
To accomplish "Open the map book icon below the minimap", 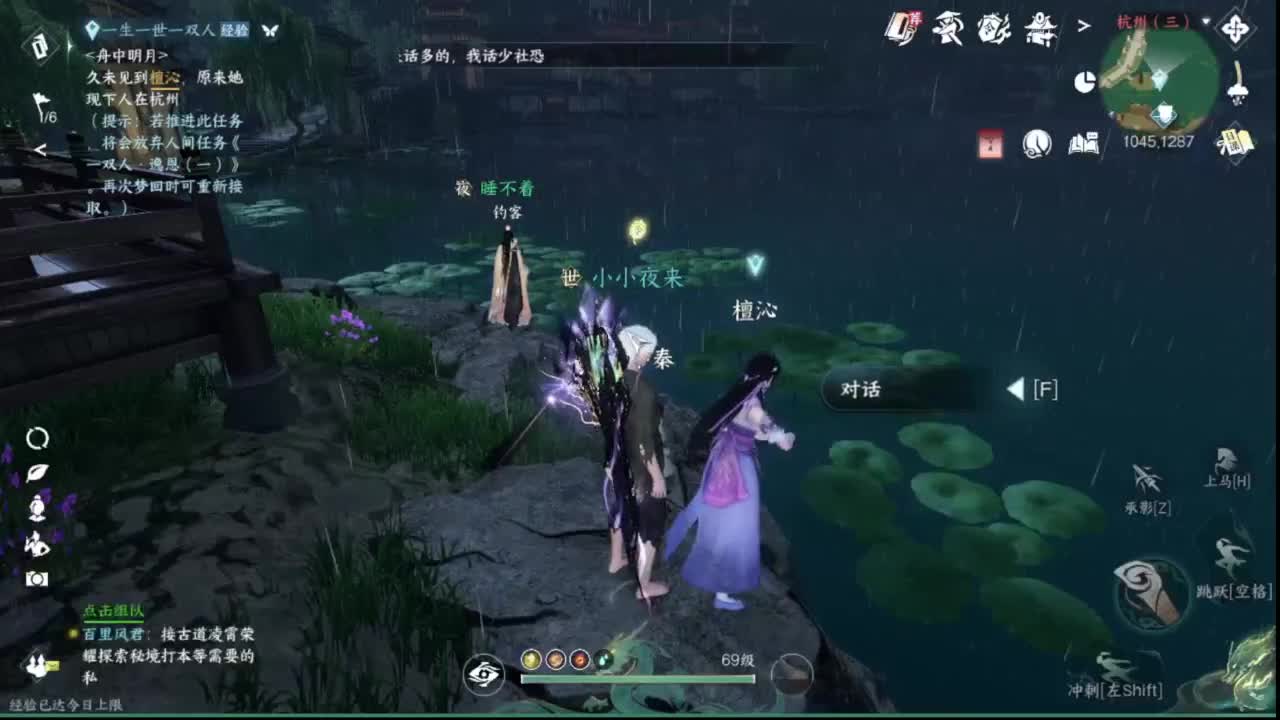I will 1085,145.
